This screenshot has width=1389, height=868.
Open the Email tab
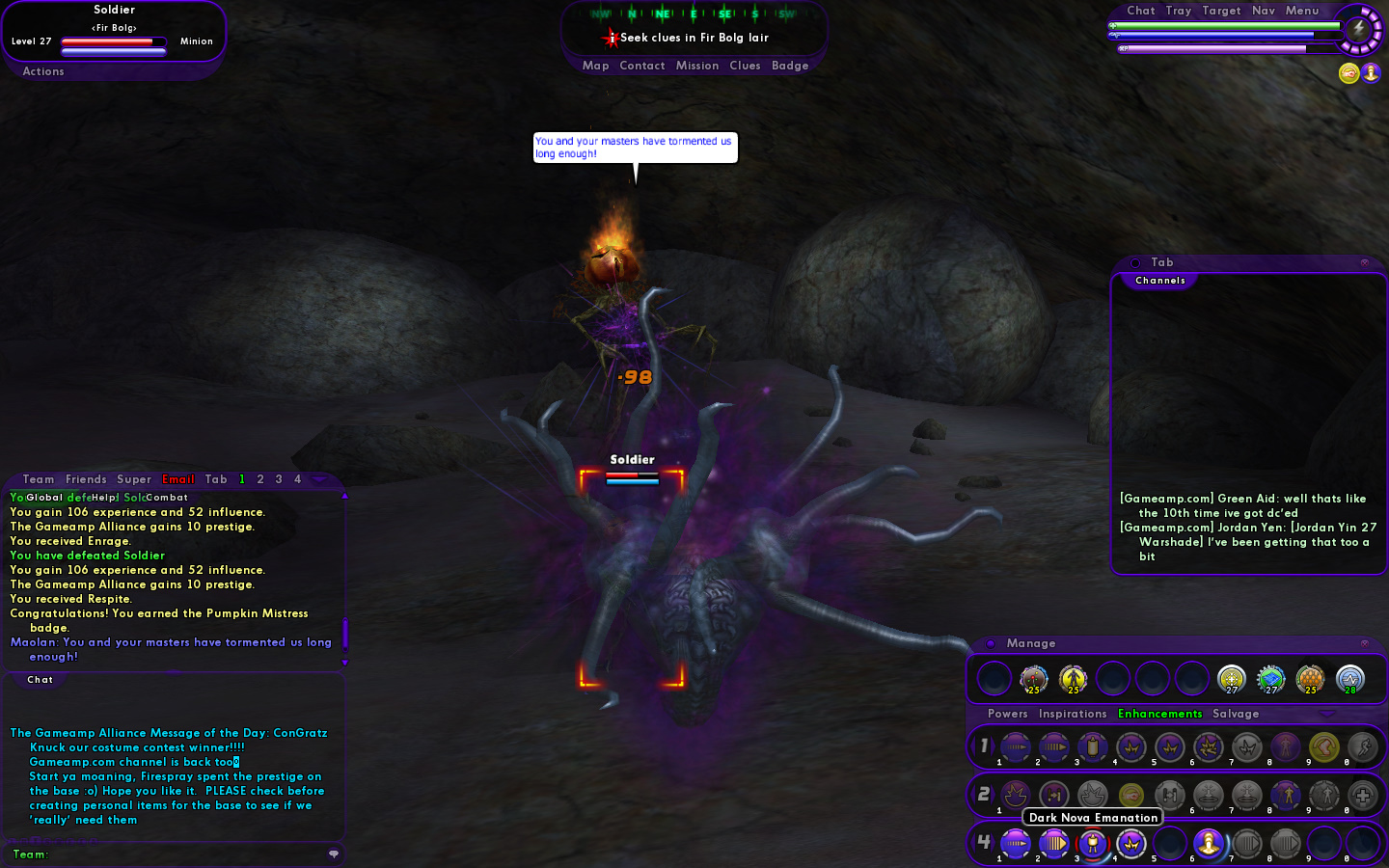click(178, 479)
